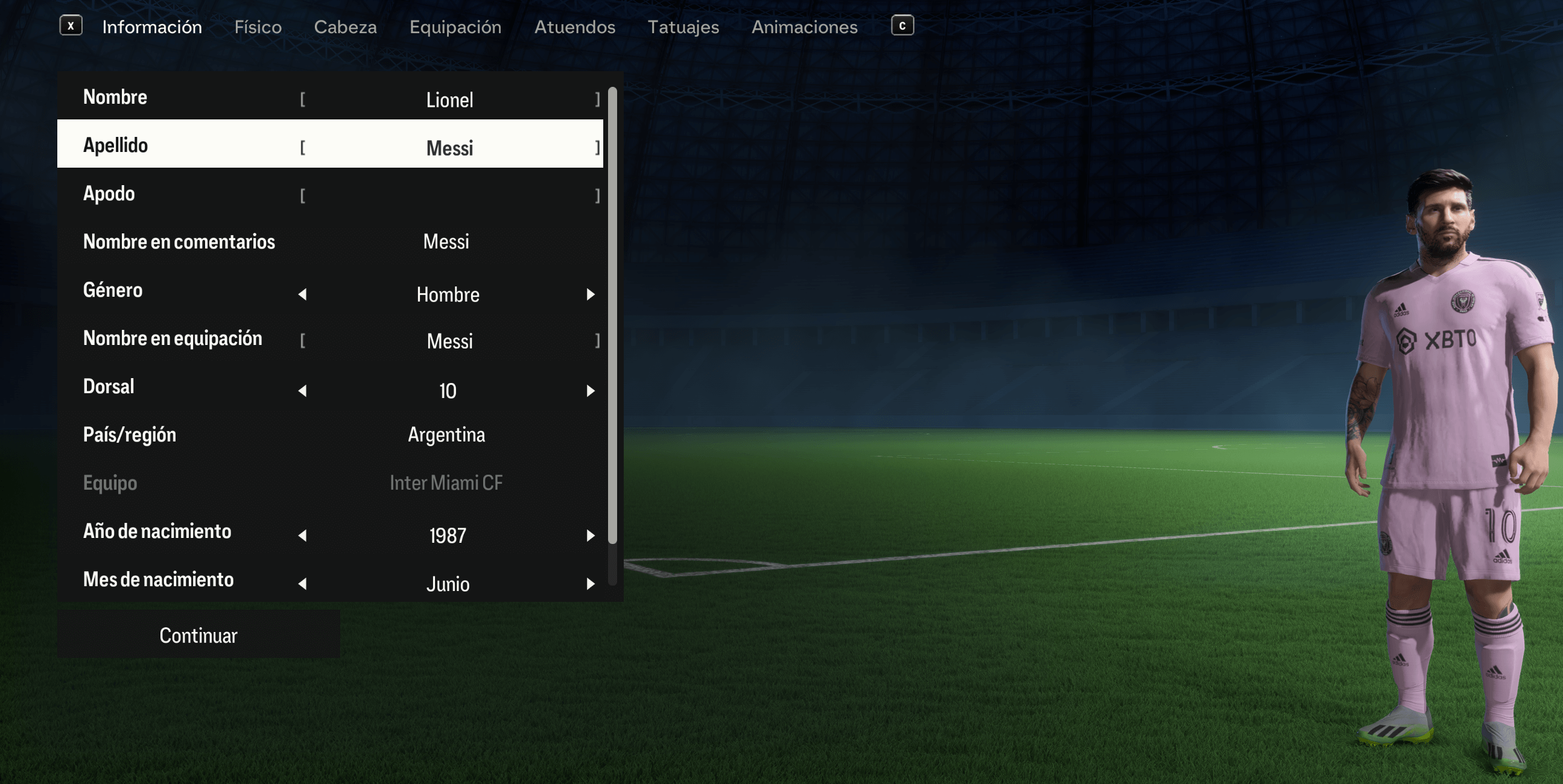Open the Nombre en comentarios row
Screen dimensions: 1563x784
pyautogui.click(x=330, y=242)
